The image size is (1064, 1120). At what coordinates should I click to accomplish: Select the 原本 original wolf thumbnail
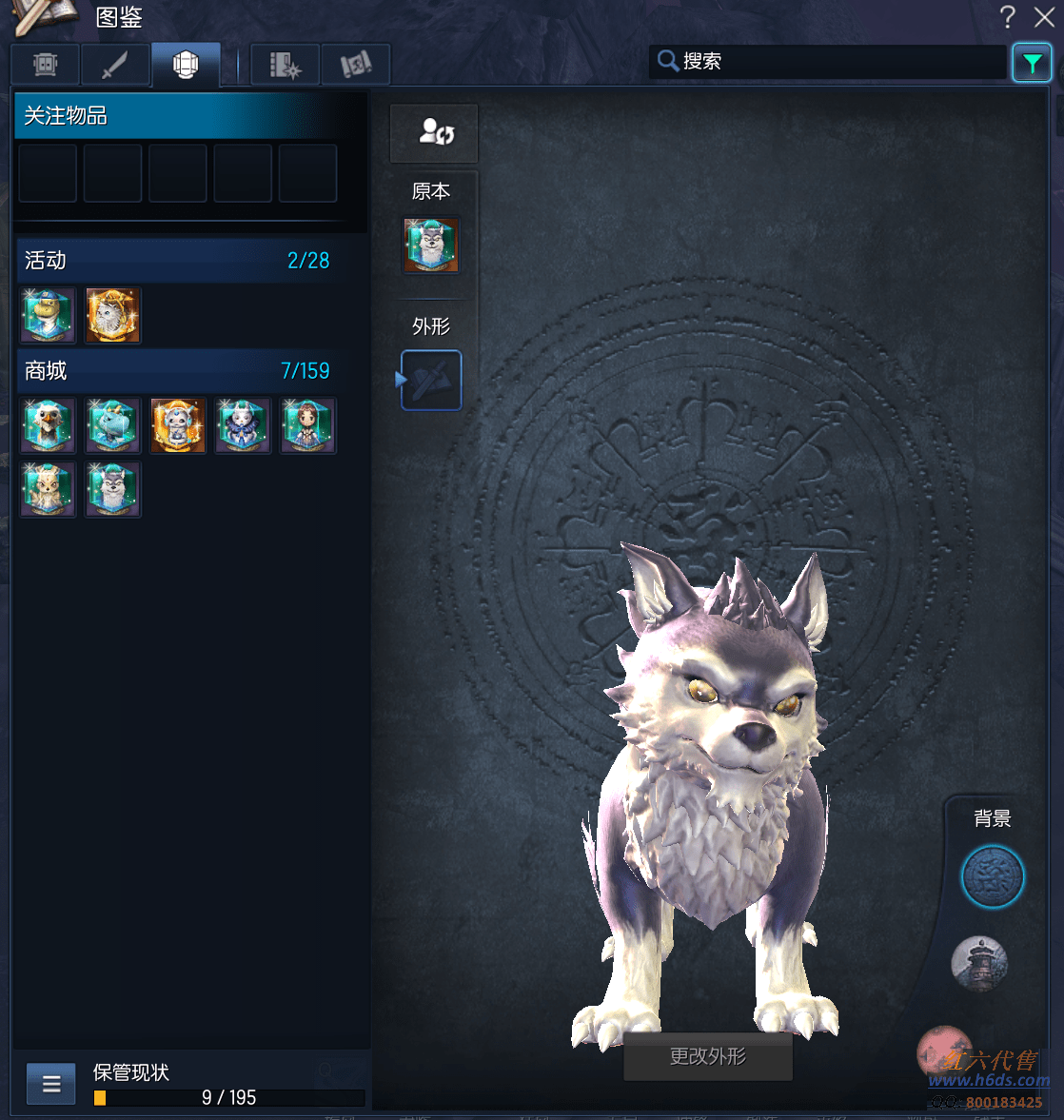(x=431, y=246)
